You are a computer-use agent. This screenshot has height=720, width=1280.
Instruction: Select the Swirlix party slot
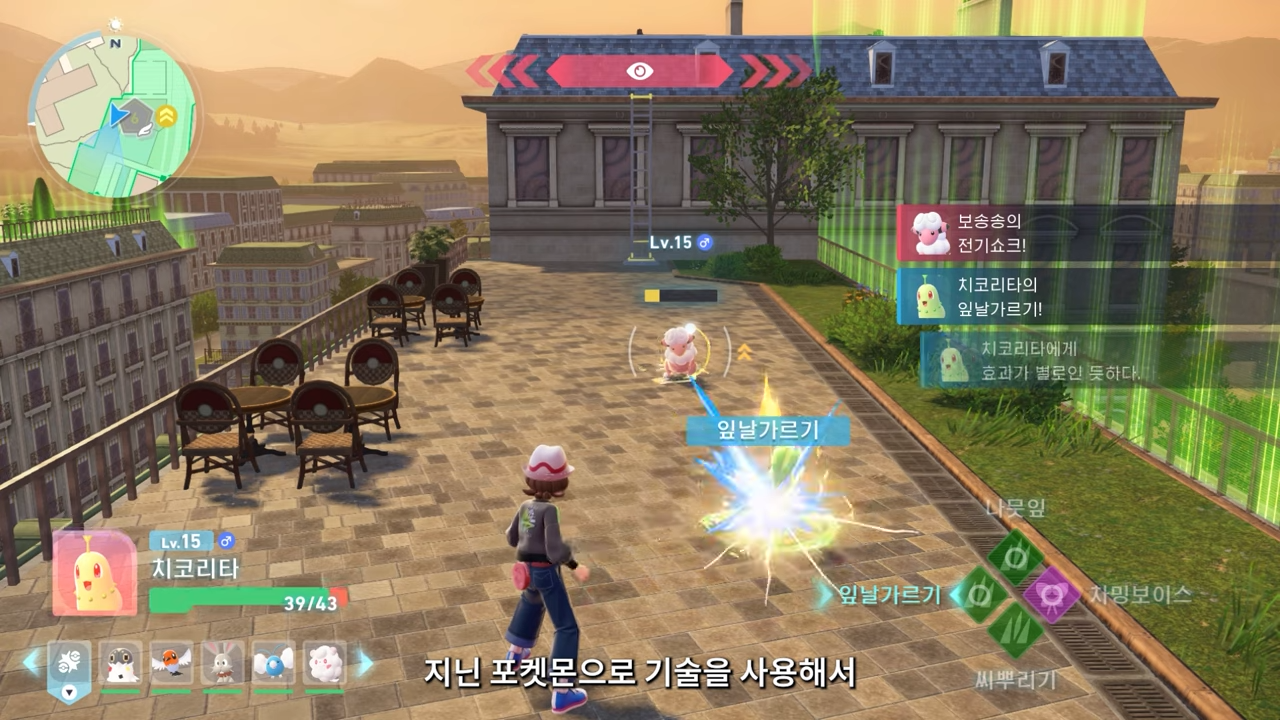(324, 663)
